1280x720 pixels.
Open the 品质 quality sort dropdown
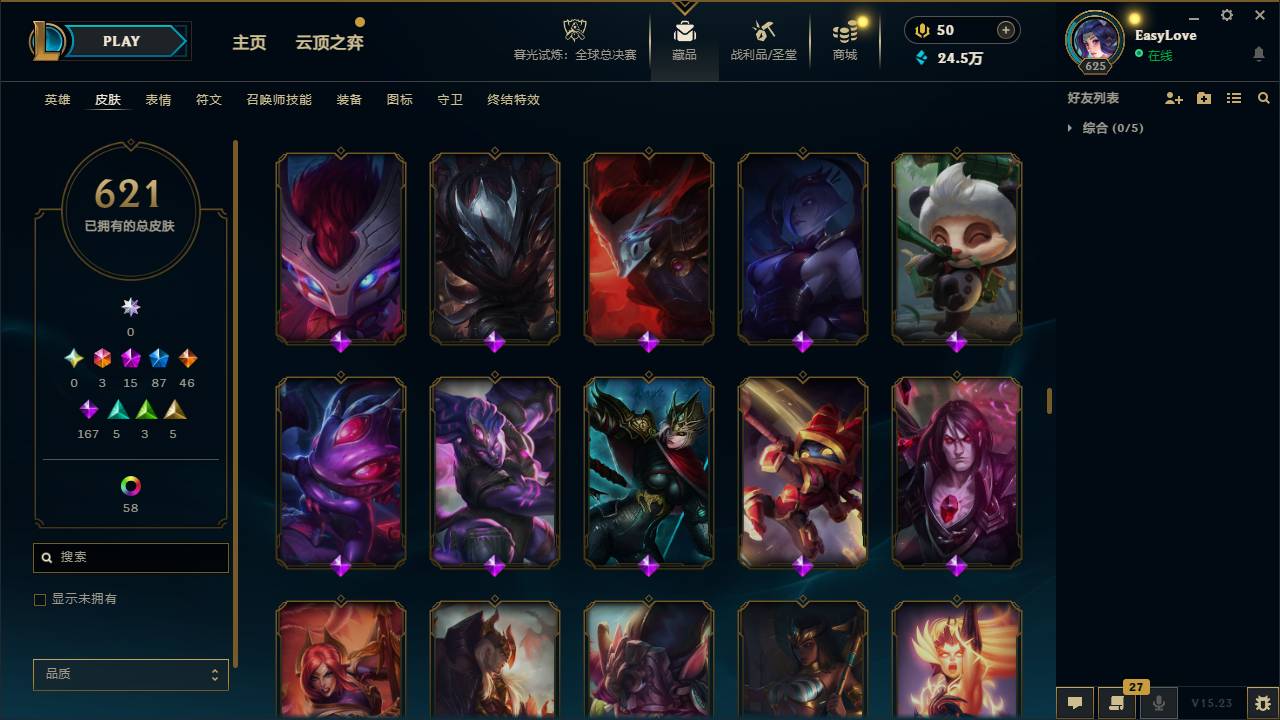(x=130, y=674)
